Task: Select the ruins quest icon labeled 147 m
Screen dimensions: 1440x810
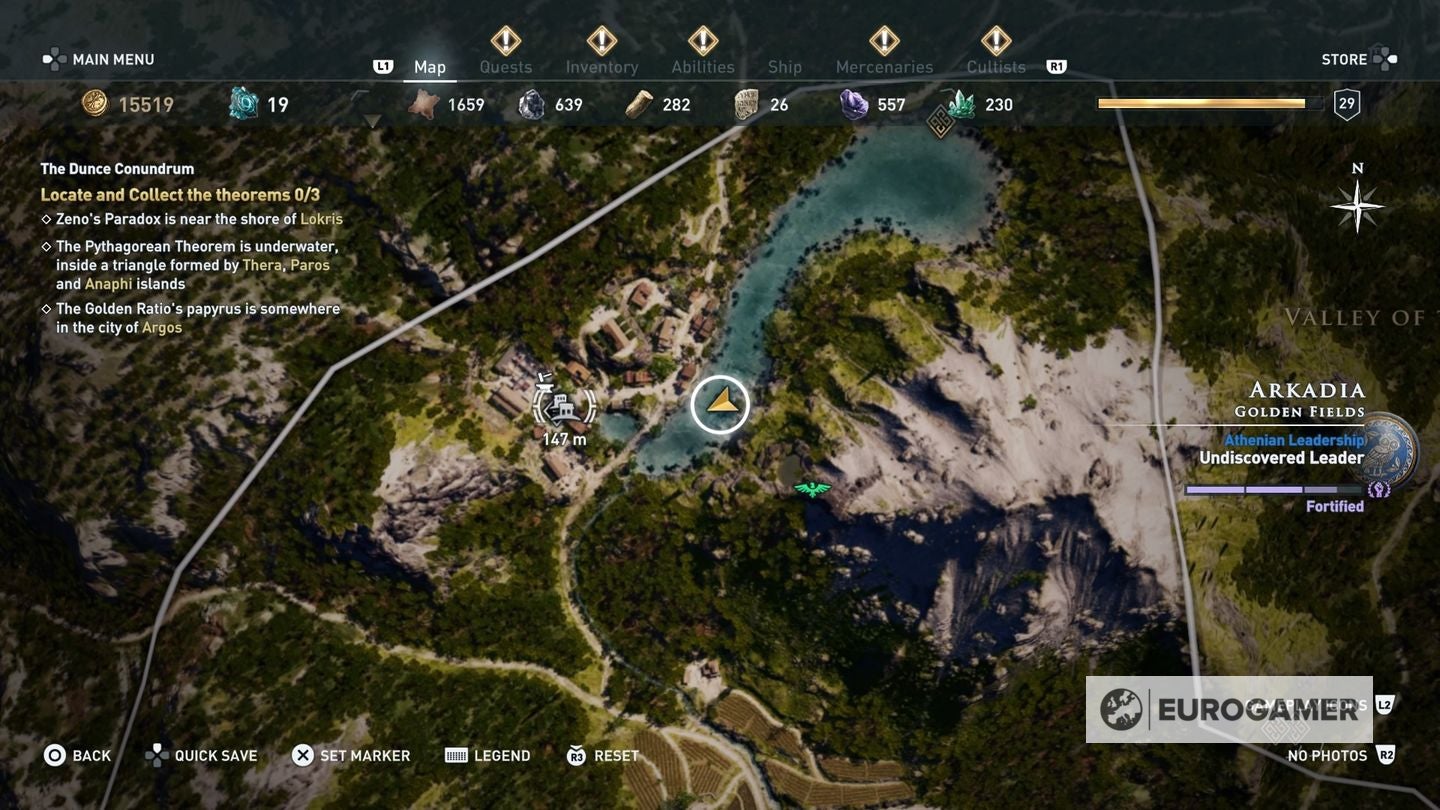Action: coord(565,405)
